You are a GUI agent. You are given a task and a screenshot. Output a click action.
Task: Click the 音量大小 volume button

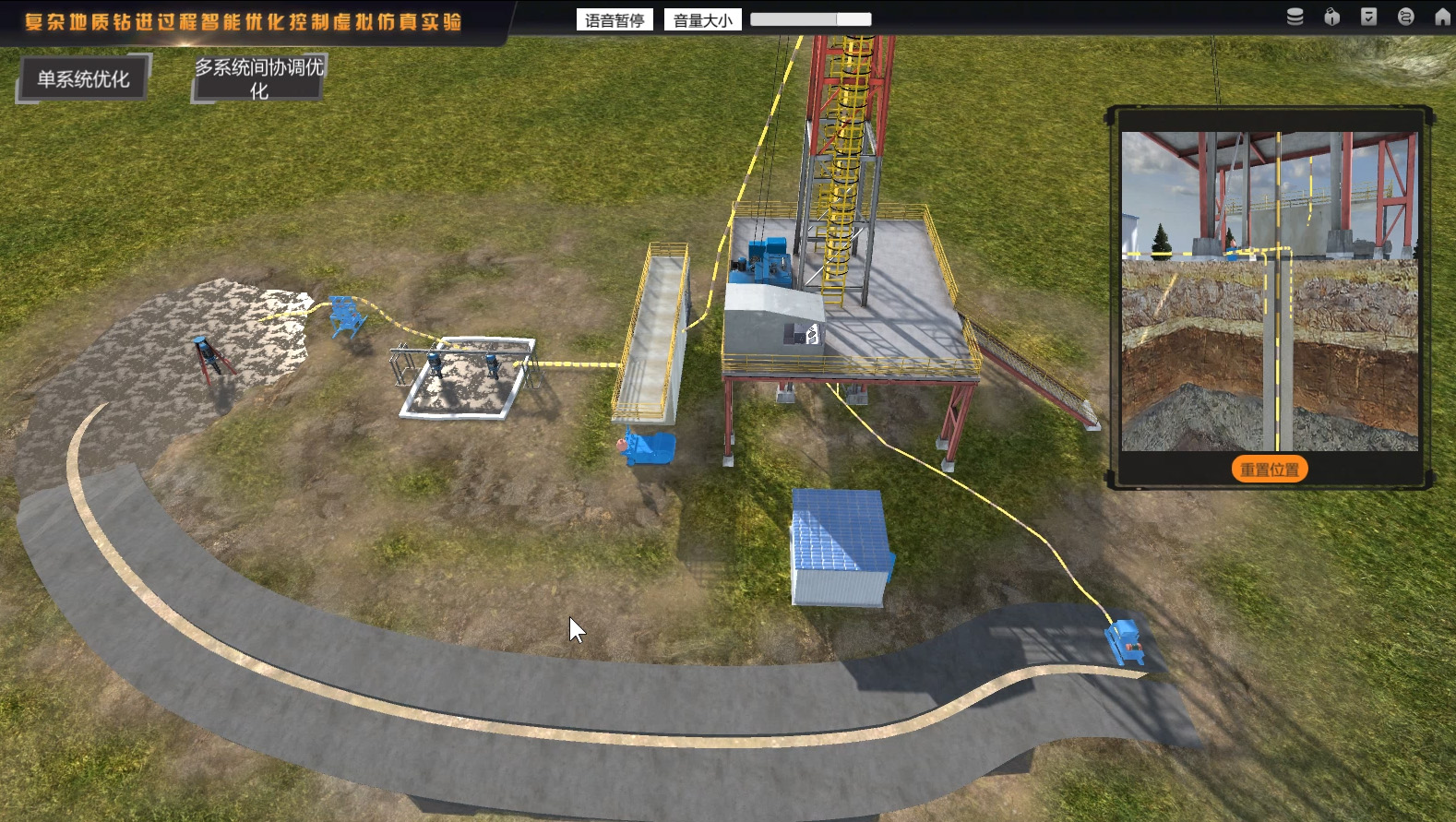(702, 20)
